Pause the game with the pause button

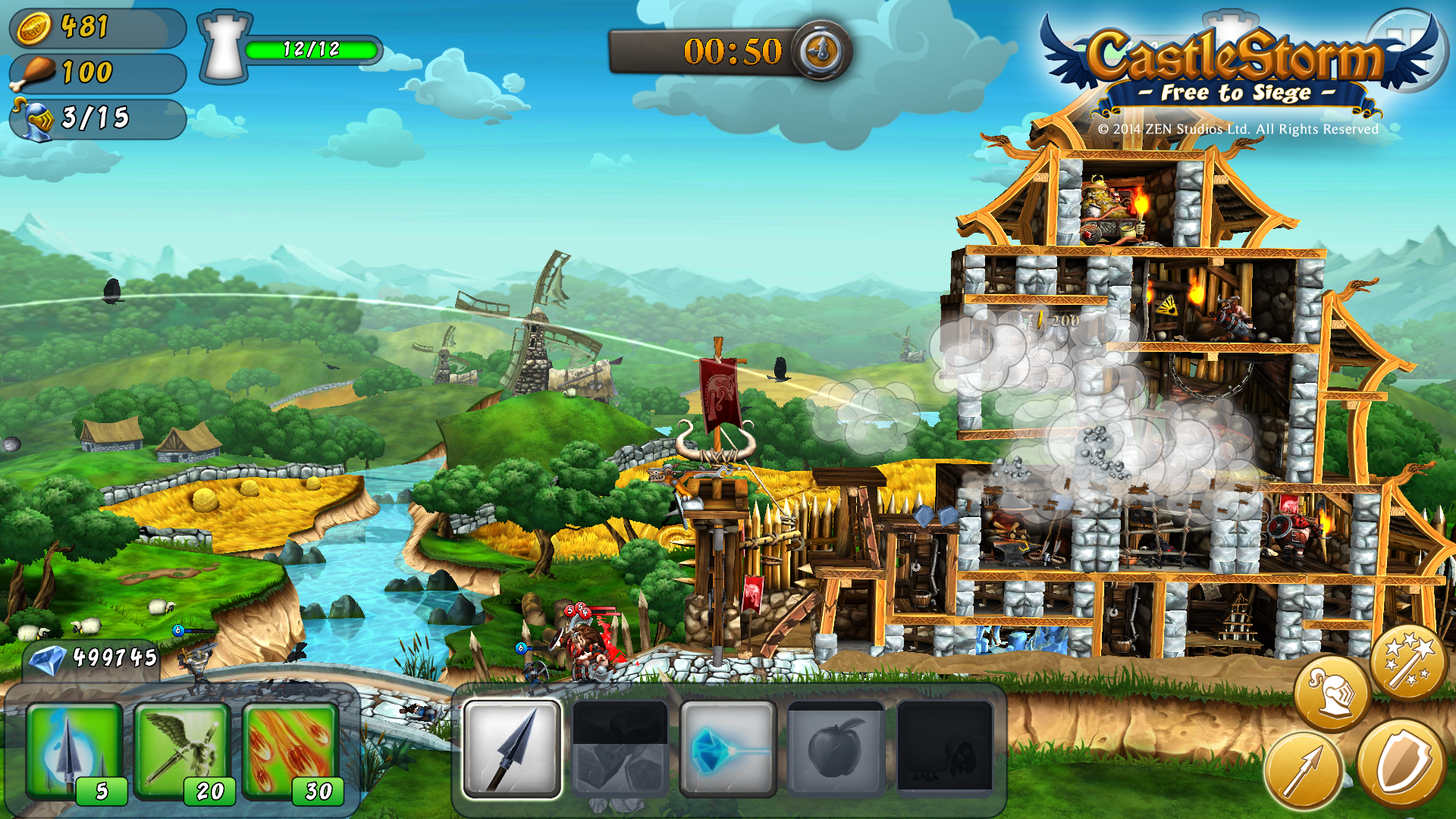point(1404,45)
